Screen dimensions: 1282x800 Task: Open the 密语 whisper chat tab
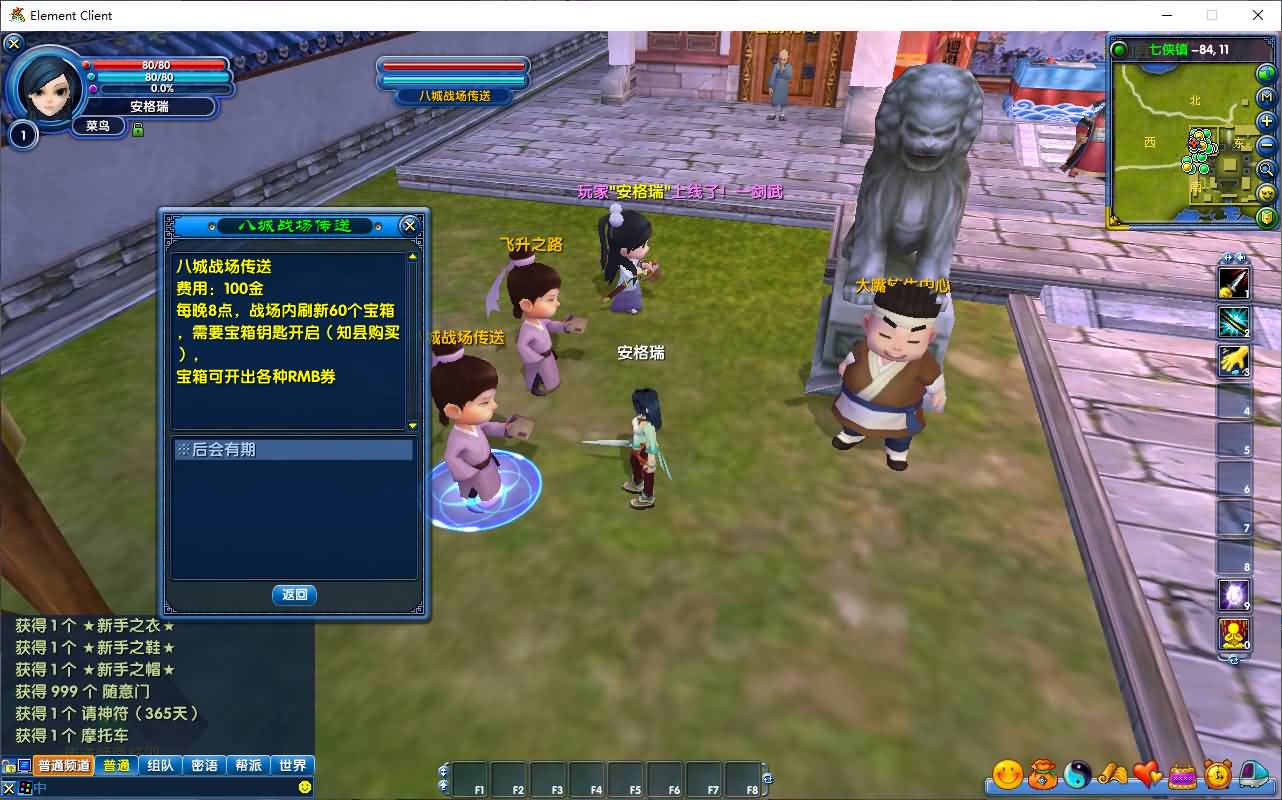click(204, 765)
